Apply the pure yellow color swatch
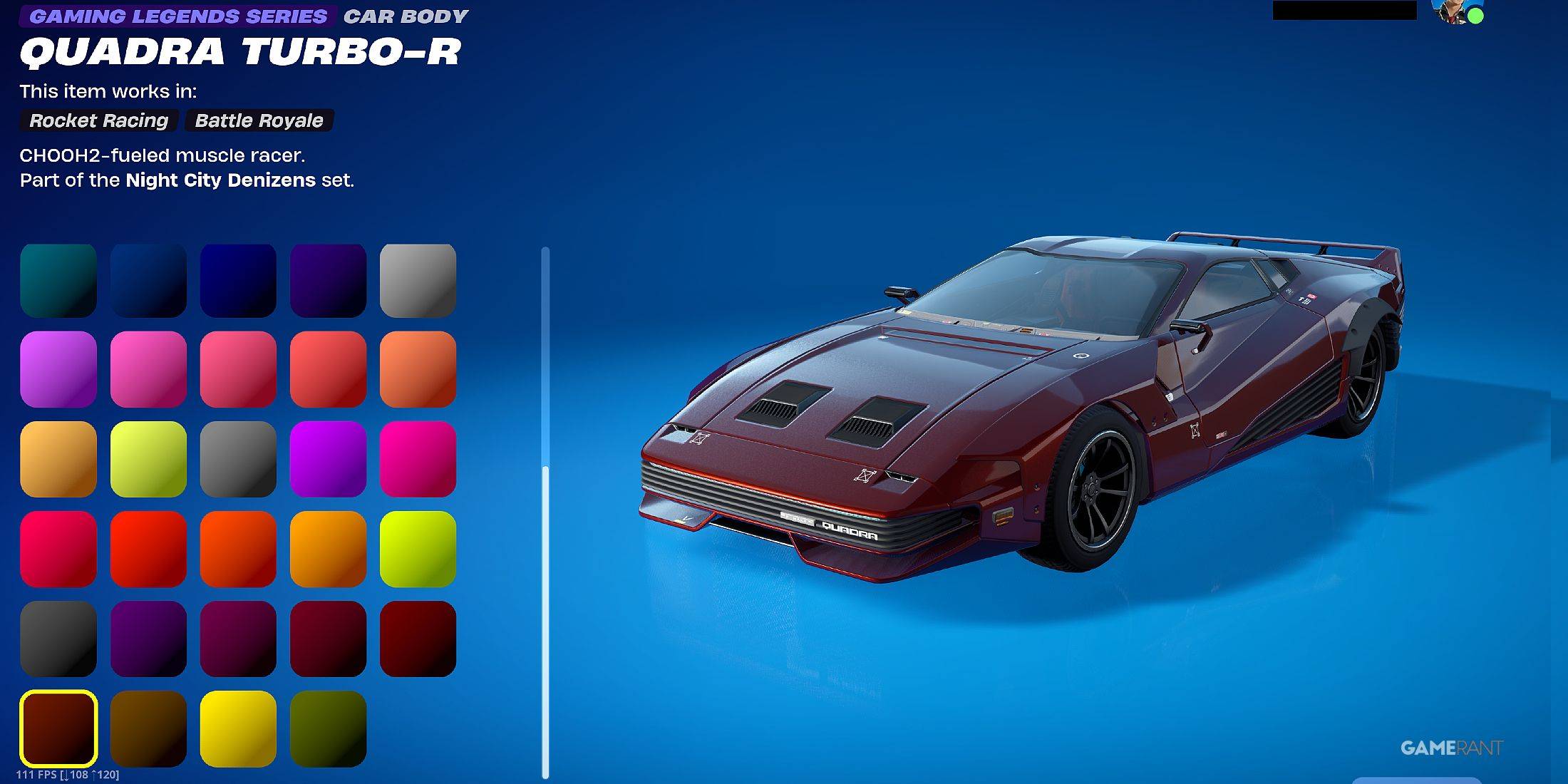This screenshot has height=784, width=1568. tap(238, 728)
